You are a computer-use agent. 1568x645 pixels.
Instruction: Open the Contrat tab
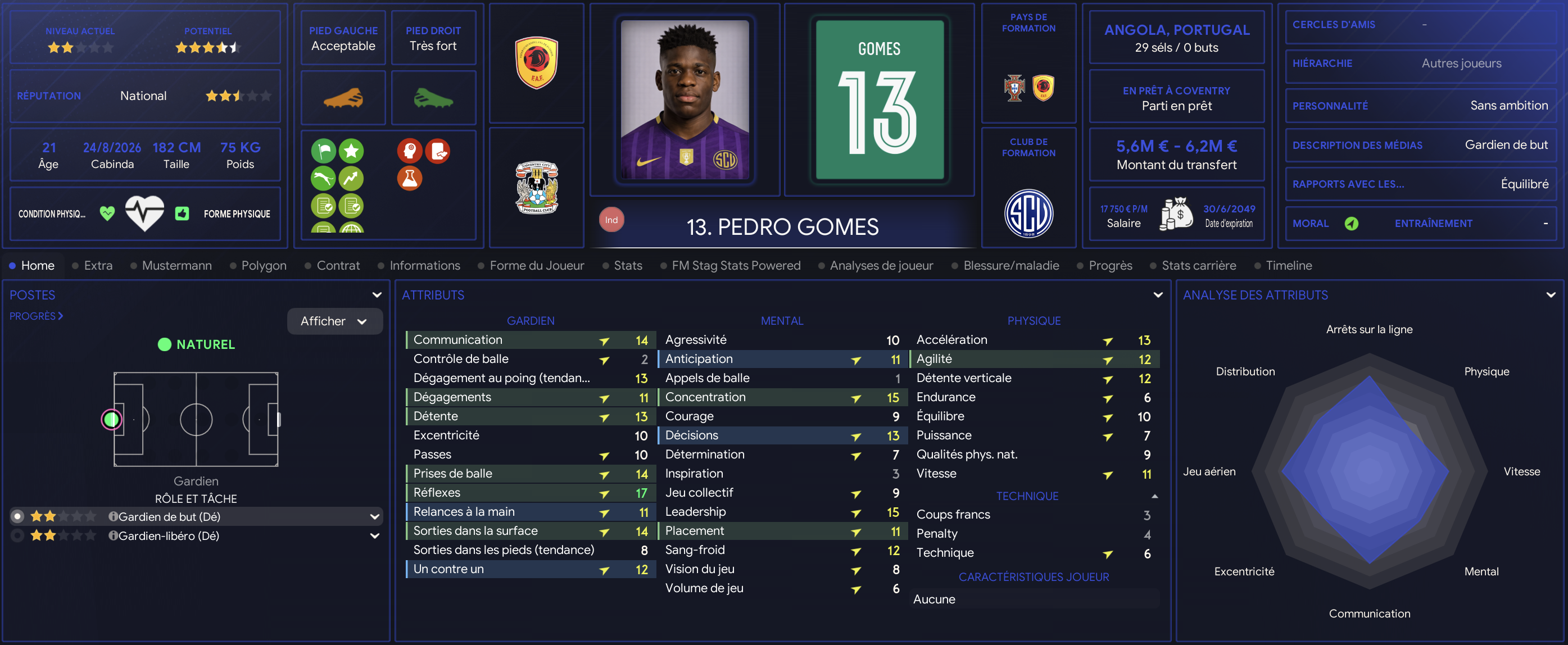tap(338, 265)
